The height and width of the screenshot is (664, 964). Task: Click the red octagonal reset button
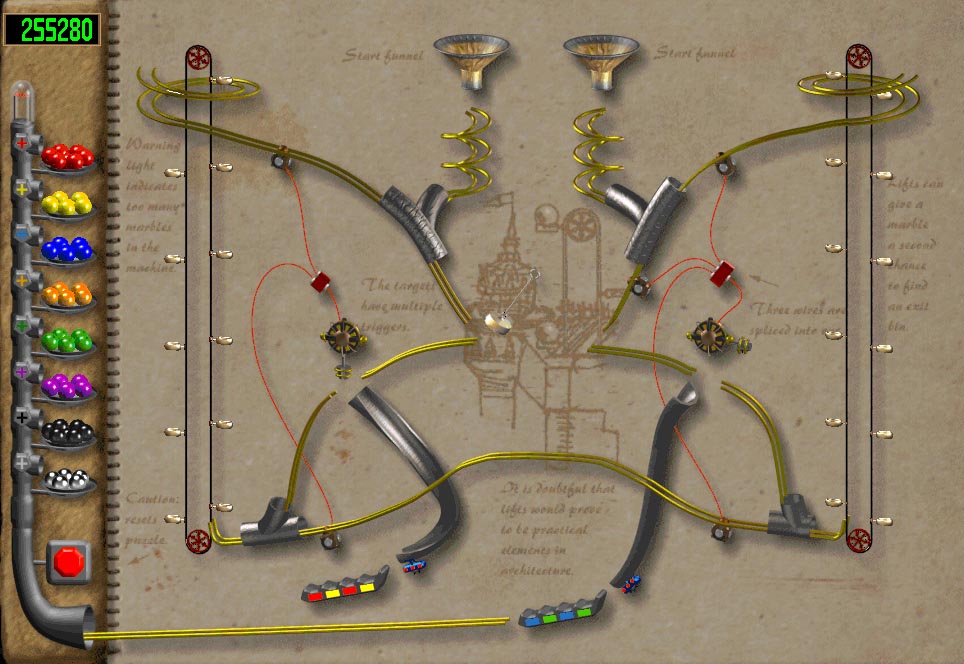click(x=70, y=561)
